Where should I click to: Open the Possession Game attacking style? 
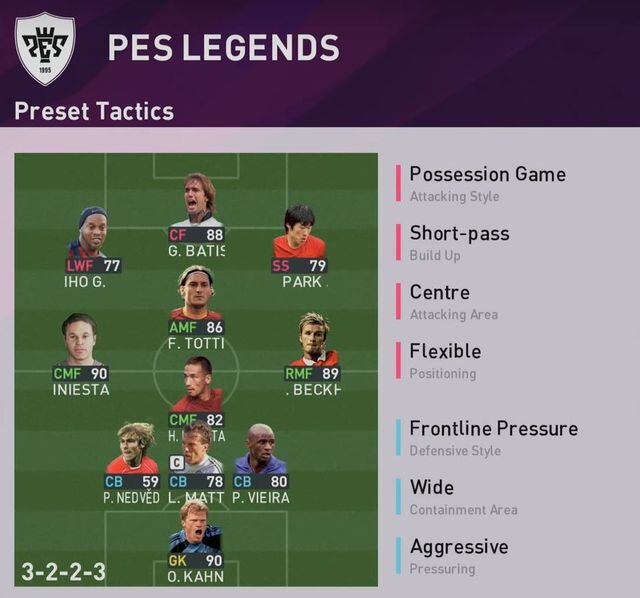point(487,183)
